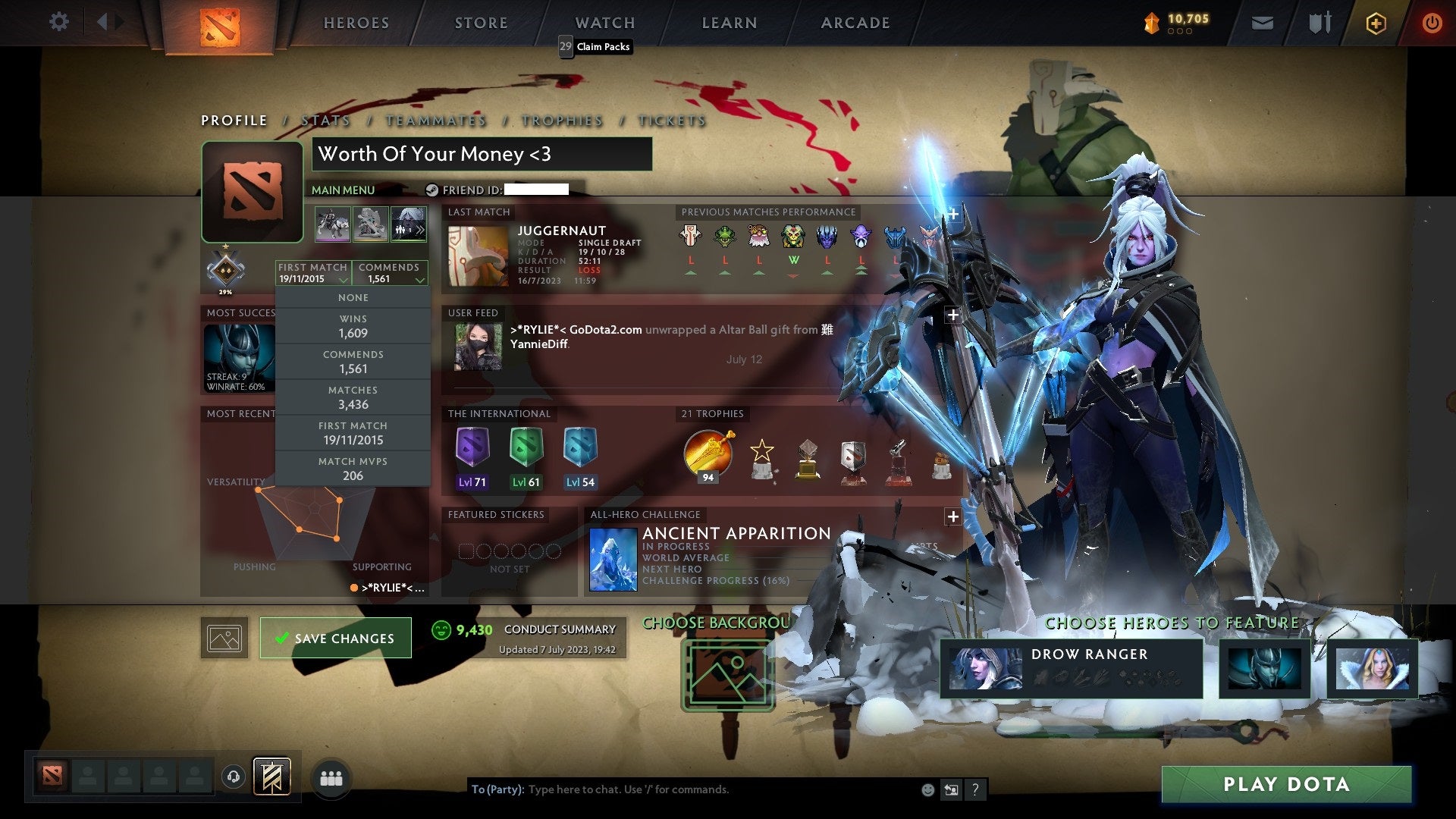Open the Tickets profile tab

(672, 121)
